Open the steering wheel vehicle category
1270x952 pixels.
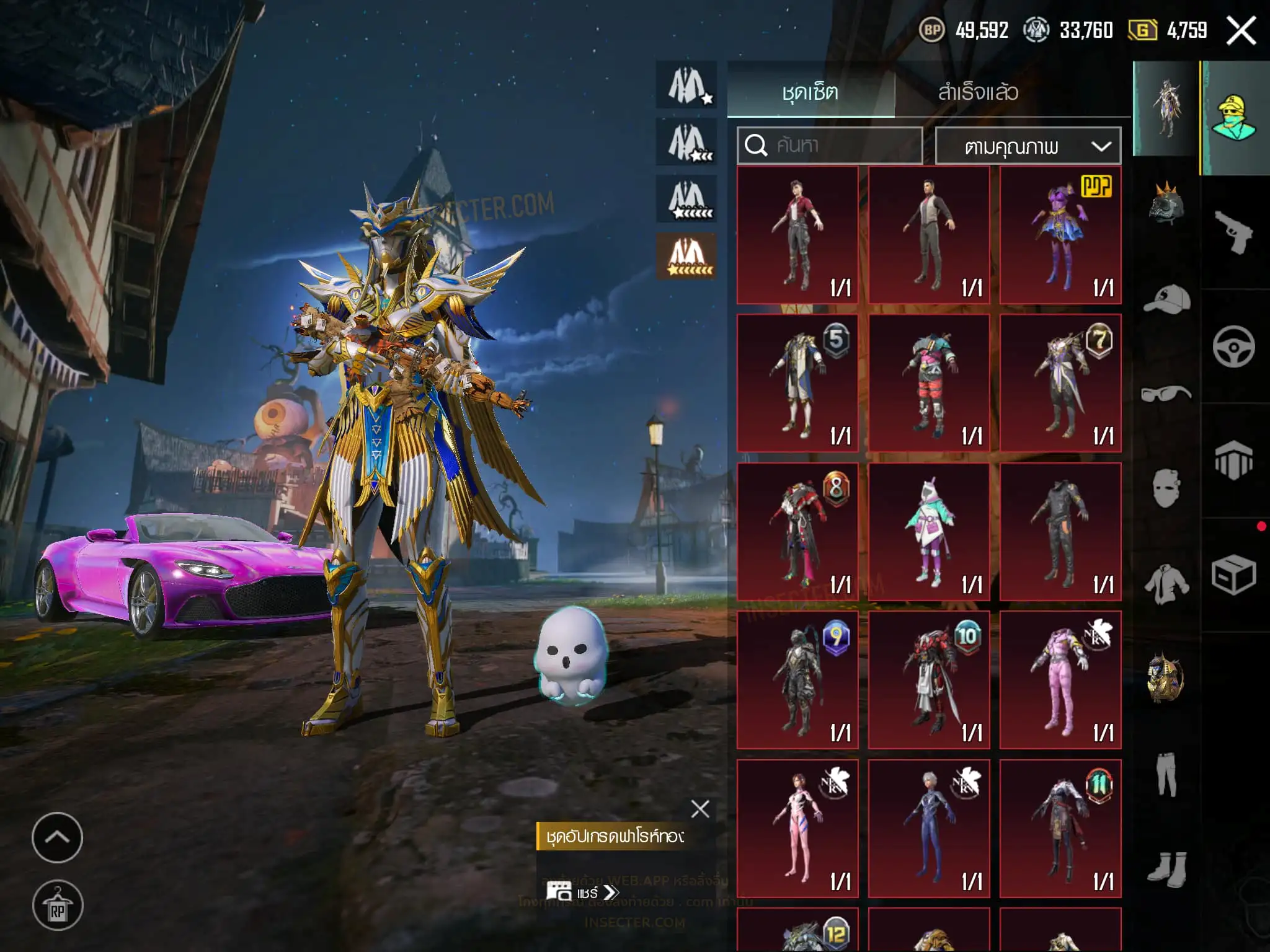click(x=1233, y=346)
